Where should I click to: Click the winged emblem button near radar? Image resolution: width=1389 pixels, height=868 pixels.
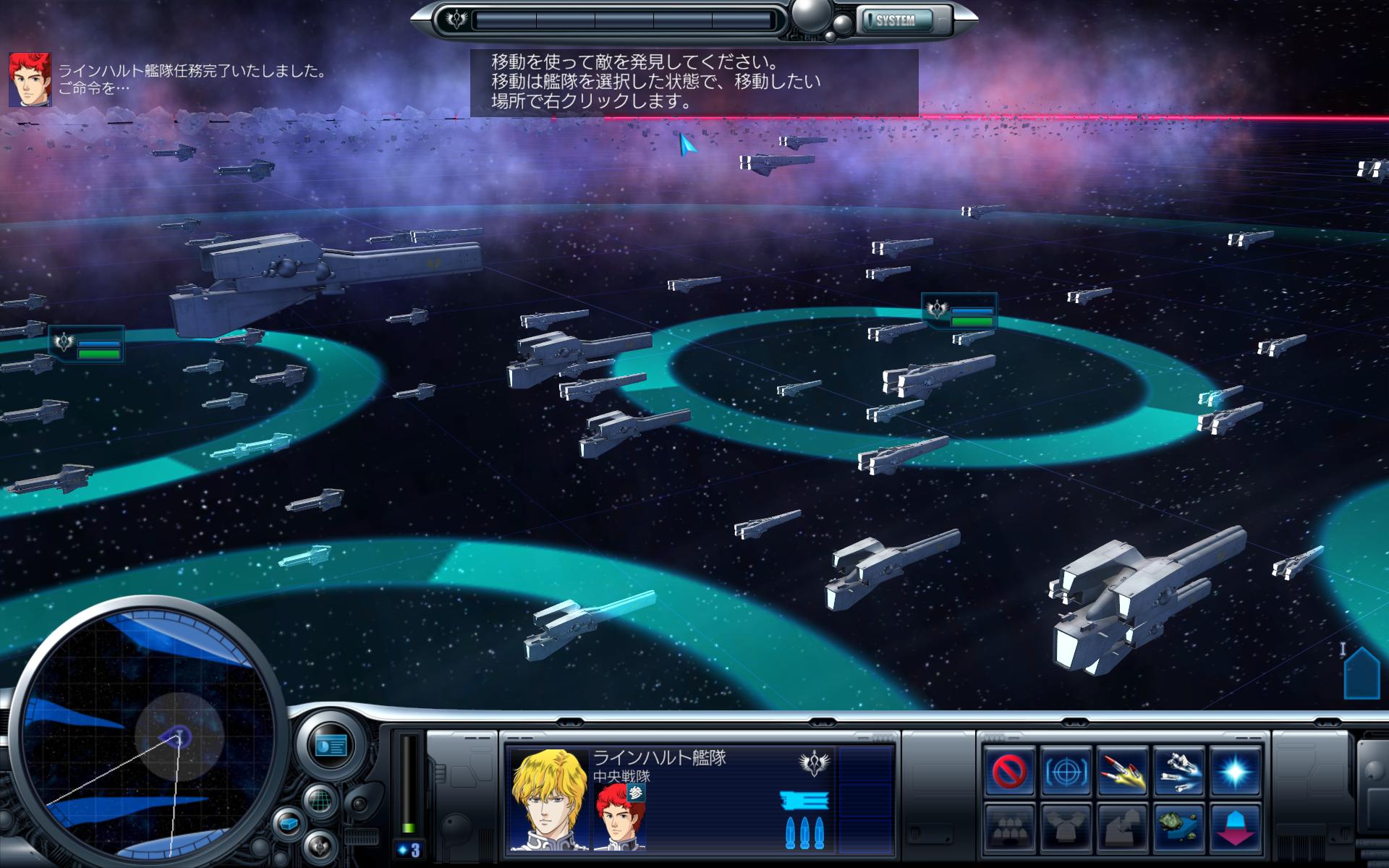319,846
